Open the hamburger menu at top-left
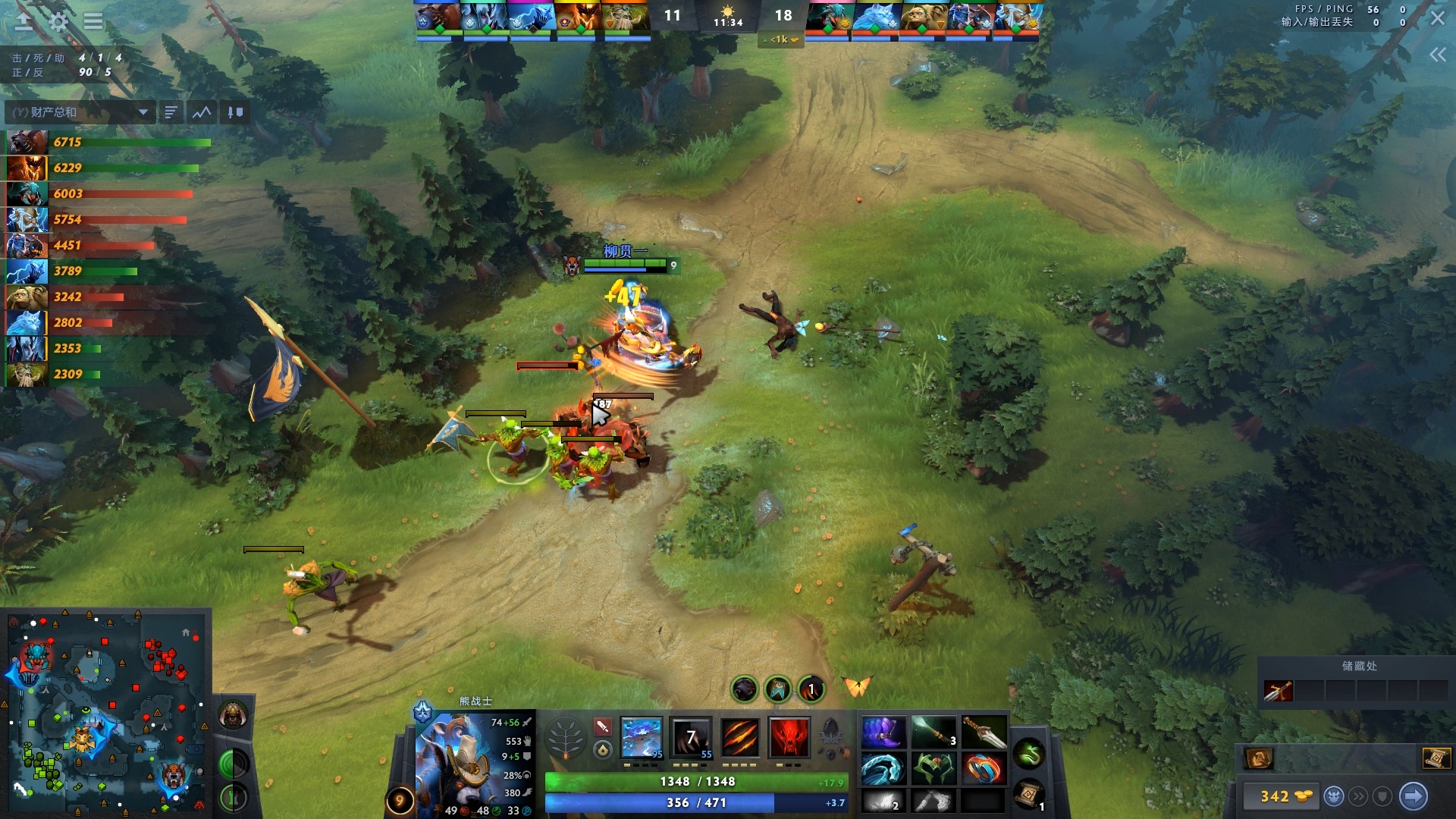 pos(93,21)
